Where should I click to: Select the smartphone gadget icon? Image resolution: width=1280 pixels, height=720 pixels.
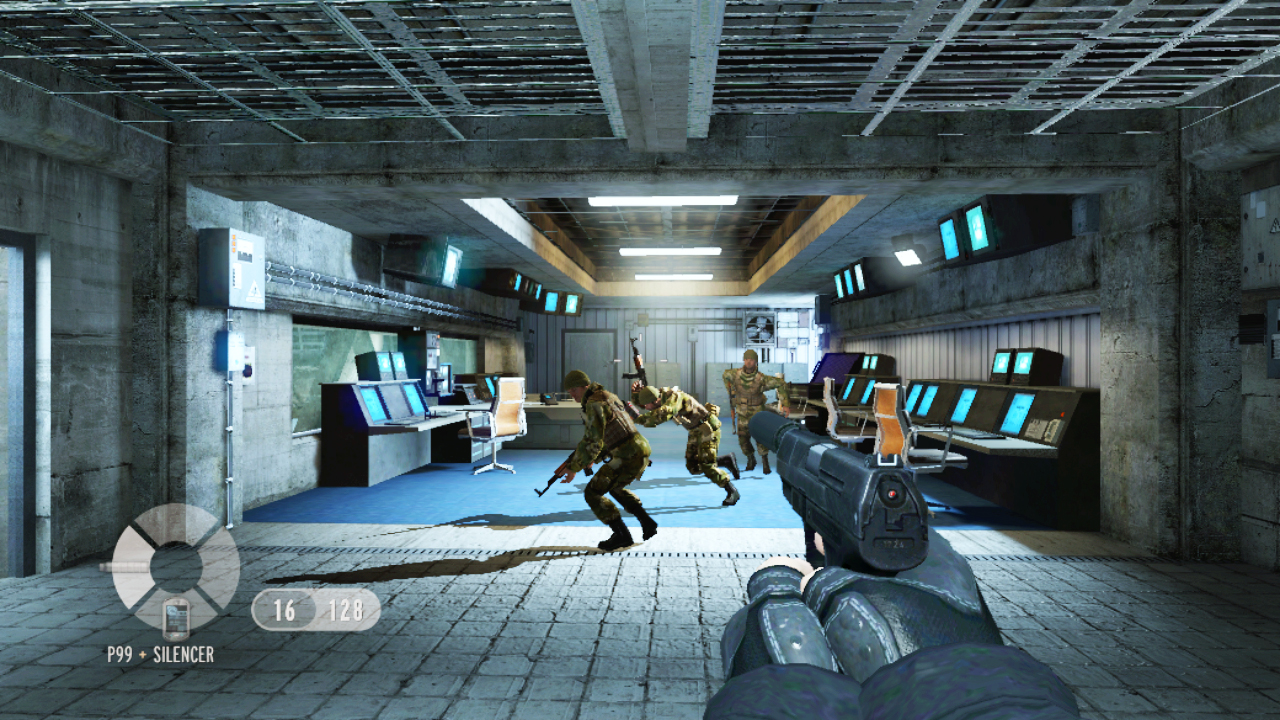click(x=177, y=618)
